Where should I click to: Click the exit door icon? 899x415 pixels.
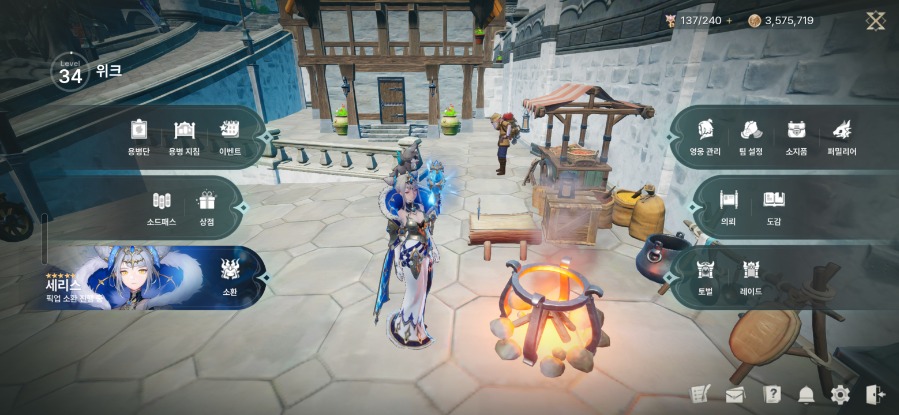click(875, 395)
